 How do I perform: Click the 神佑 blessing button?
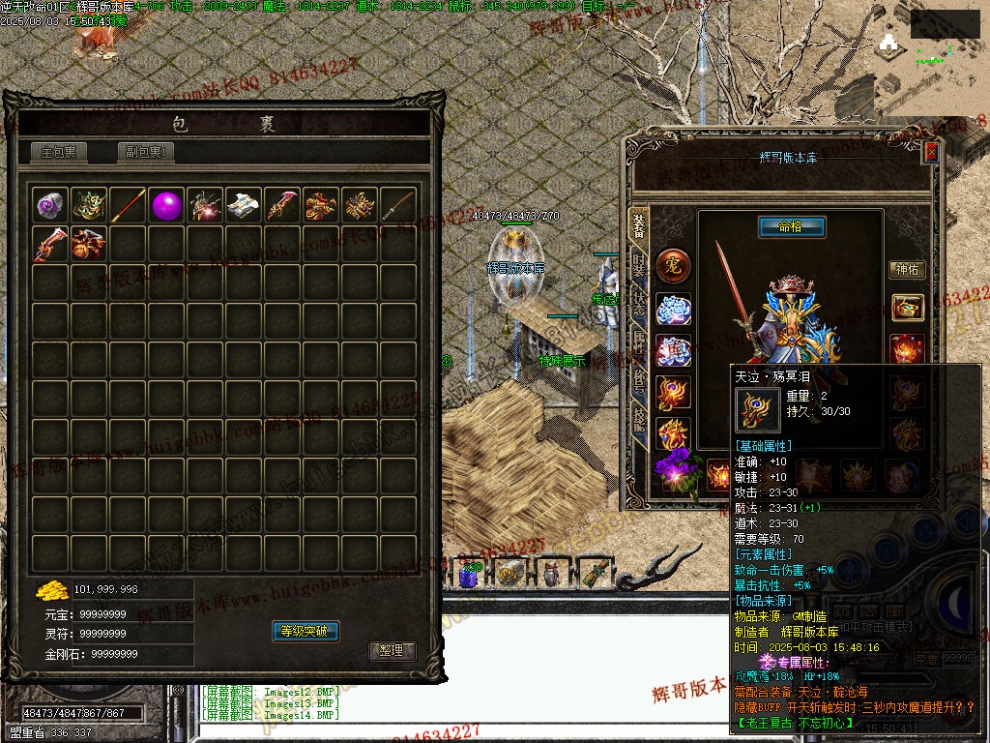pos(907,270)
